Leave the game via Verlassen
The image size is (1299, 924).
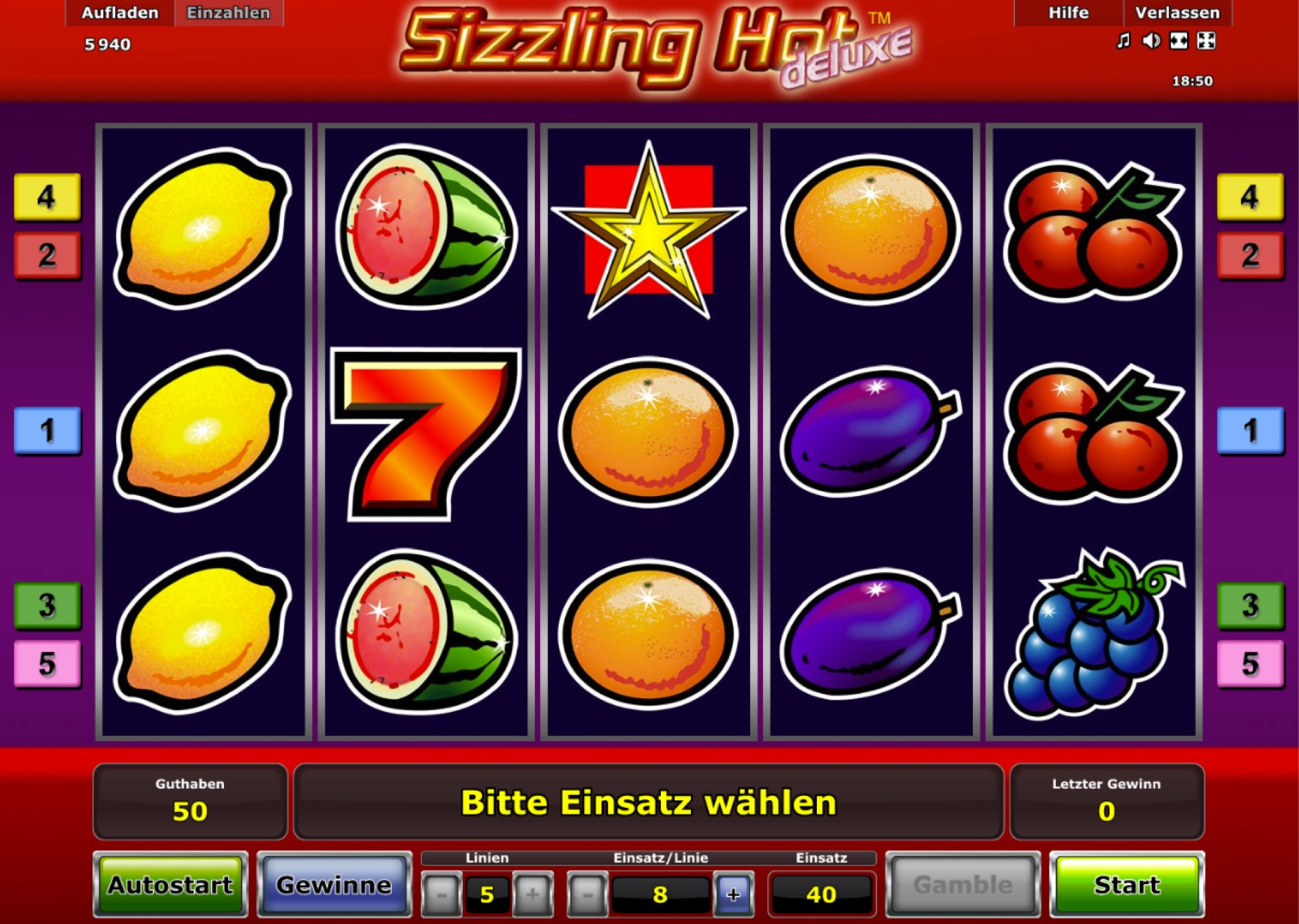click(1177, 13)
